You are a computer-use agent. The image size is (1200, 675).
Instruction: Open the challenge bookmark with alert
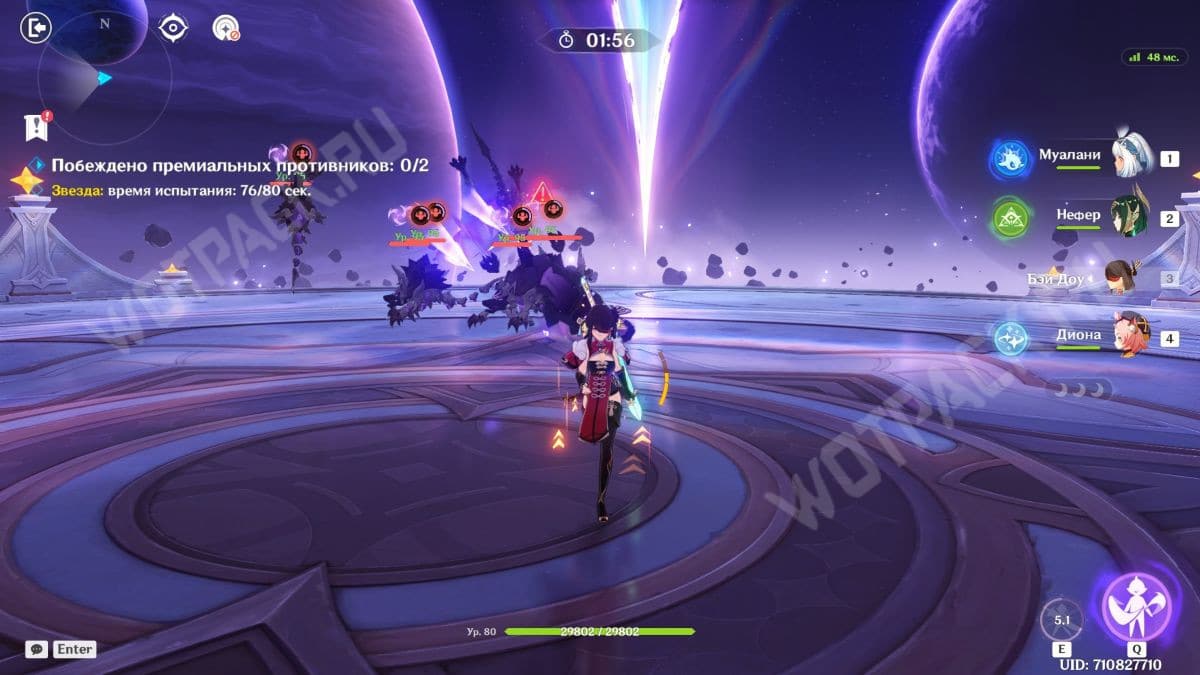(x=36, y=126)
